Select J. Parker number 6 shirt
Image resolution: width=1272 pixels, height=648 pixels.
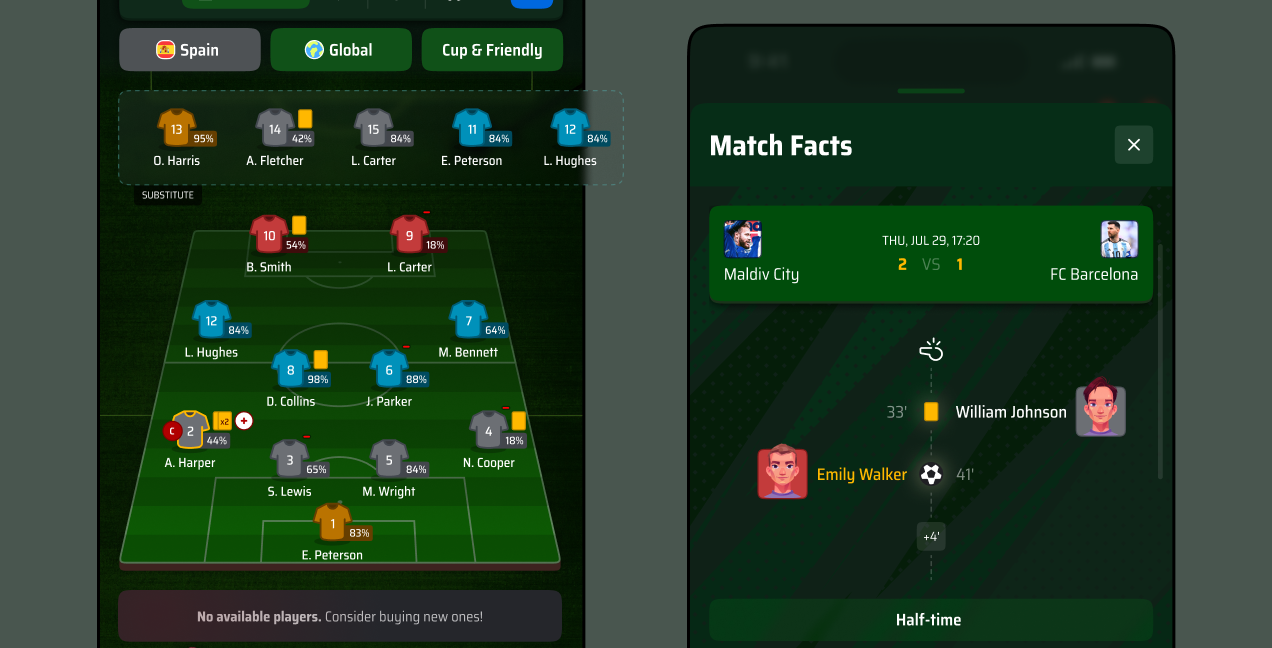pyautogui.click(x=389, y=370)
